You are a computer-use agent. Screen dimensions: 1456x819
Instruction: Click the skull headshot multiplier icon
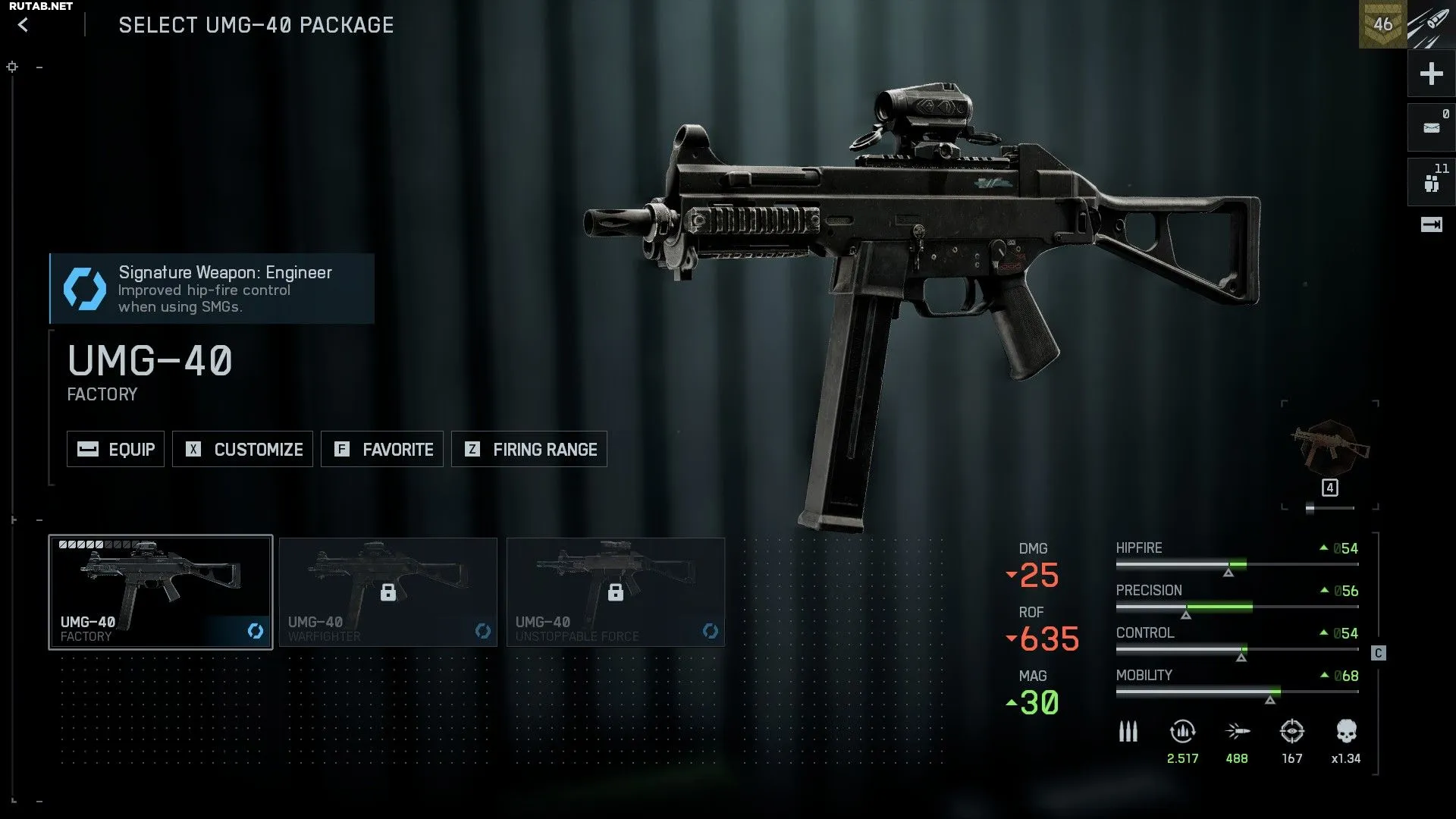coord(1346,732)
